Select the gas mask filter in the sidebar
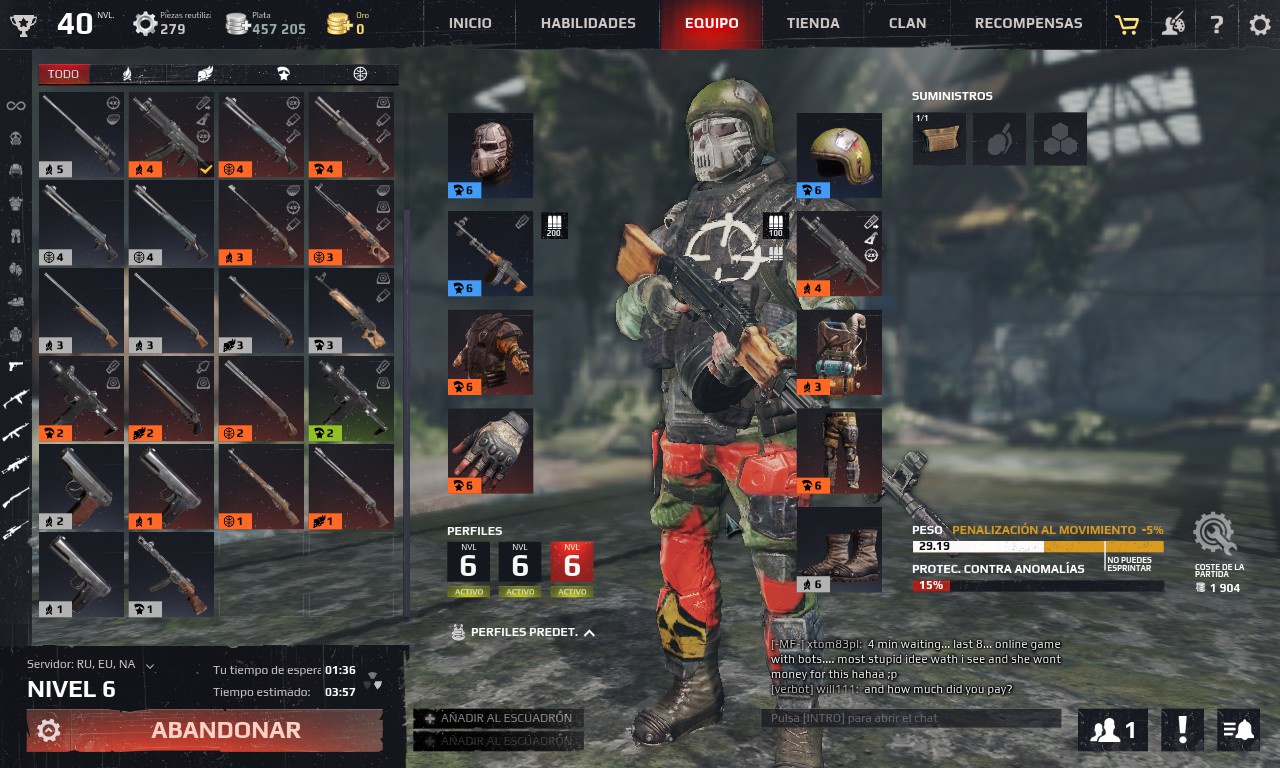1280x768 pixels. point(14,137)
